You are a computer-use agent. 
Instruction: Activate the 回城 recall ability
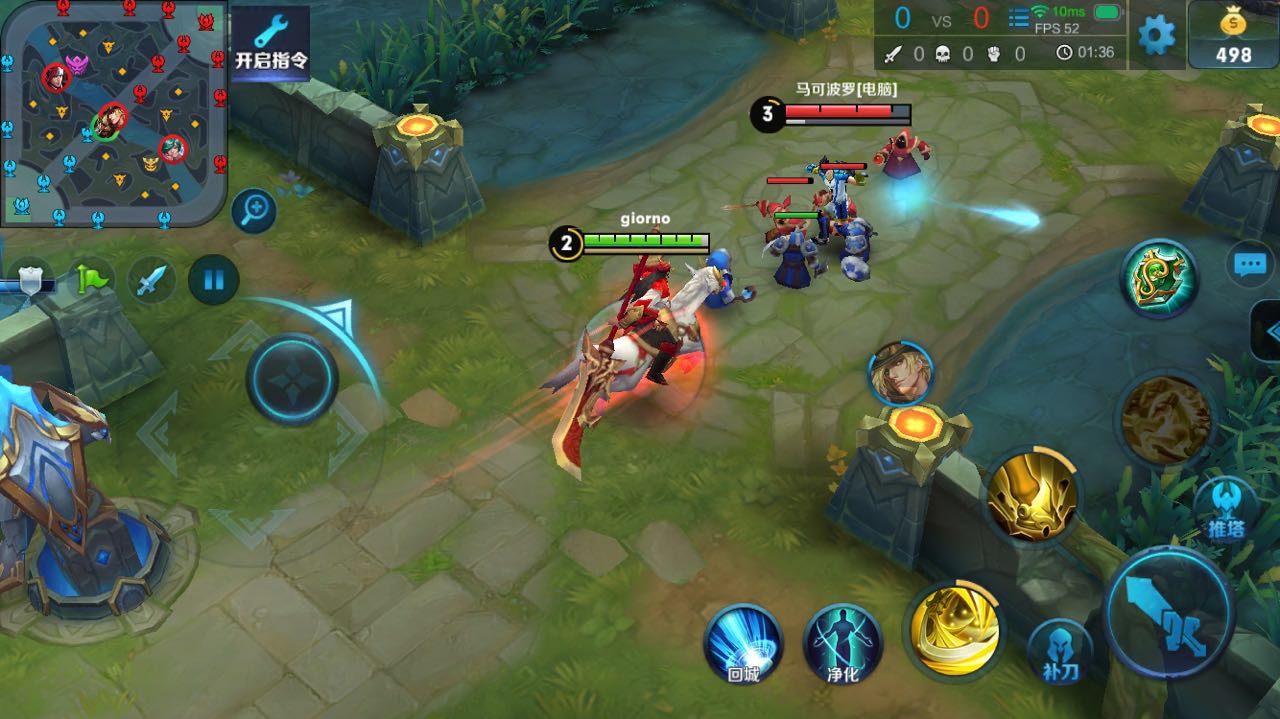click(x=743, y=643)
